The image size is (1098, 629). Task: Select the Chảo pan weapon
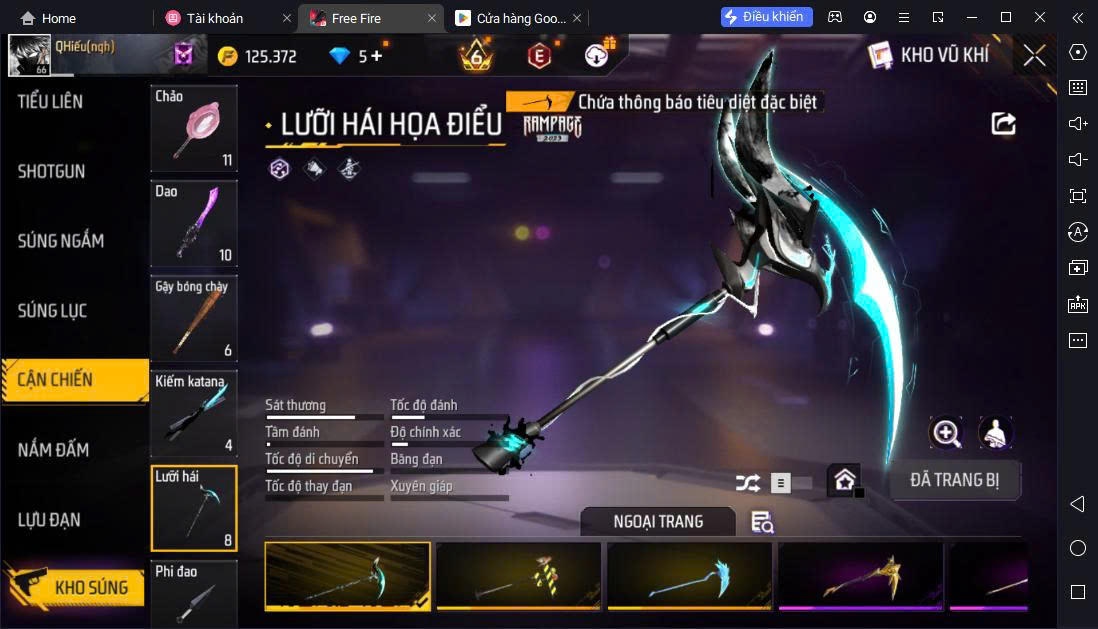coord(194,128)
